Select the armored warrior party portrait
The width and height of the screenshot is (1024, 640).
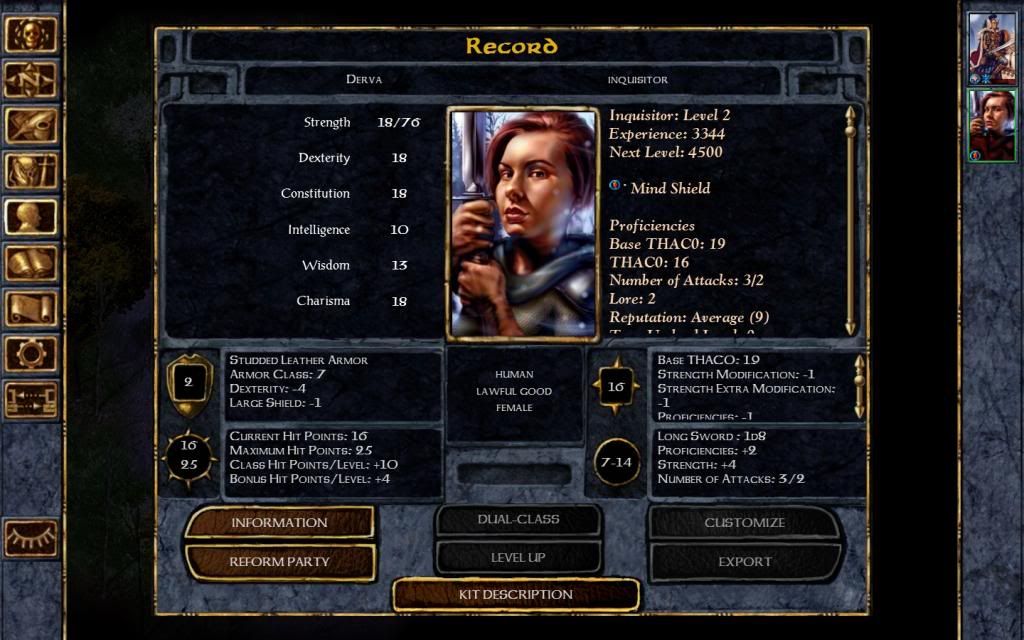click(992, 48)
